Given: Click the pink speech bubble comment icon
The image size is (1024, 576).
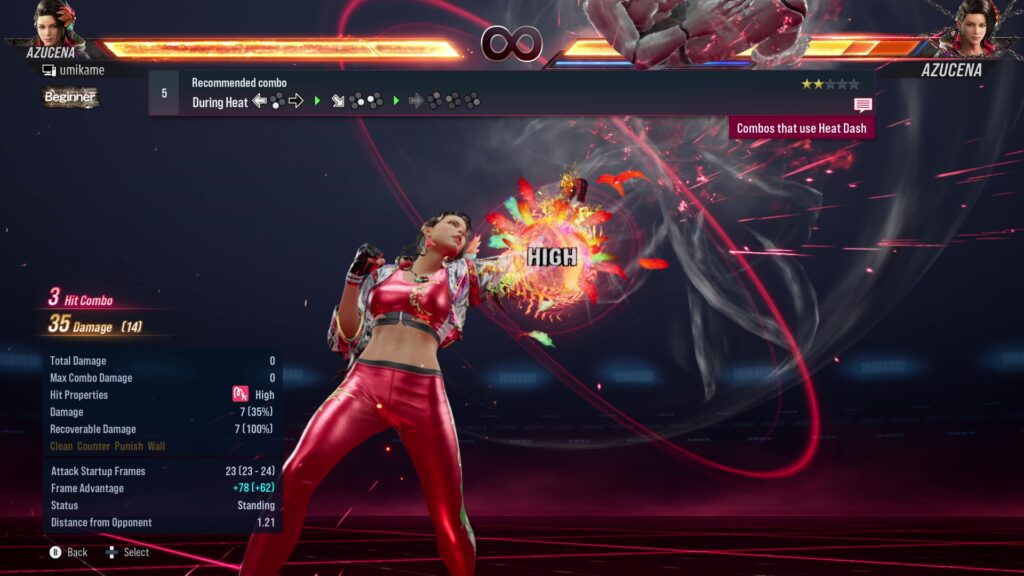Looking at the screenshot, I should 863,104.
